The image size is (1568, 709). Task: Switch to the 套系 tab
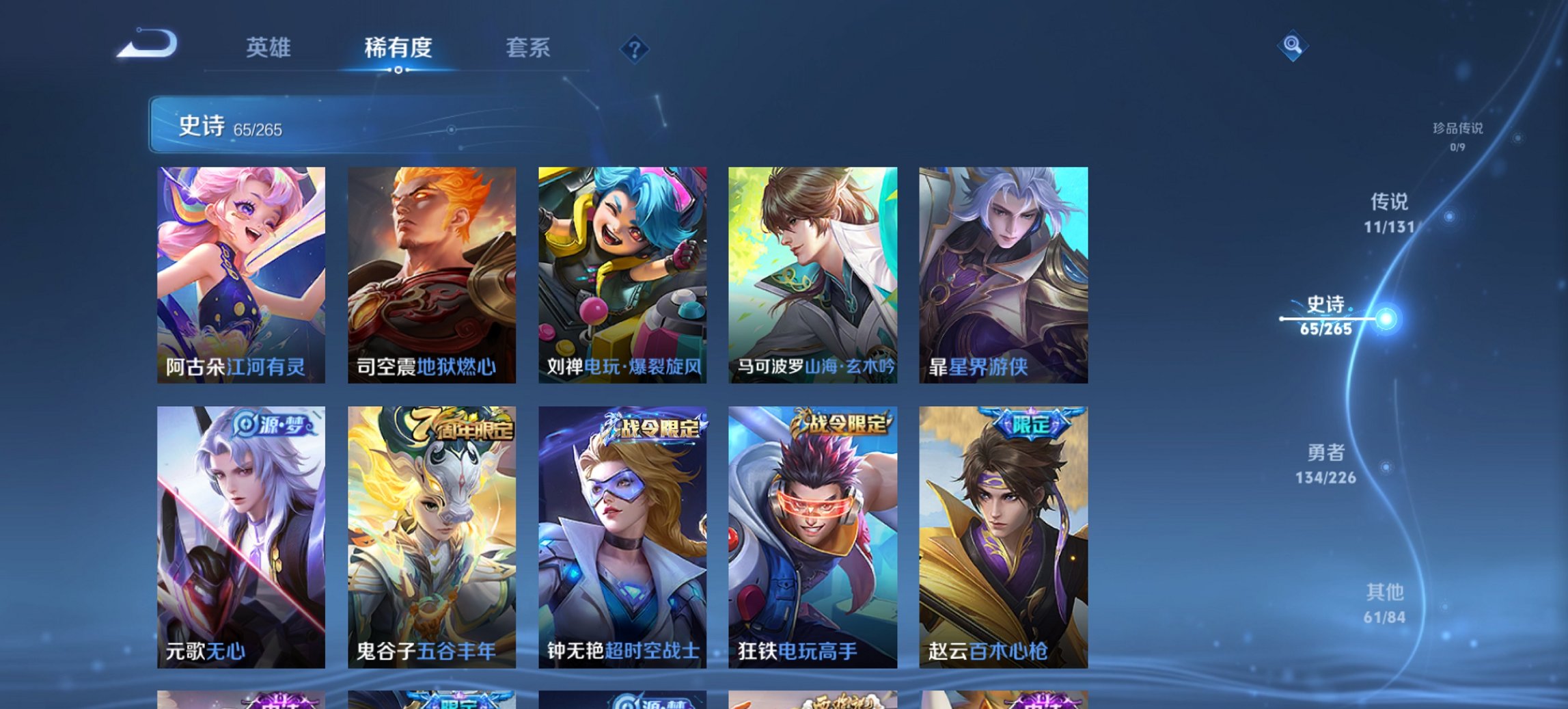(527, 48)
